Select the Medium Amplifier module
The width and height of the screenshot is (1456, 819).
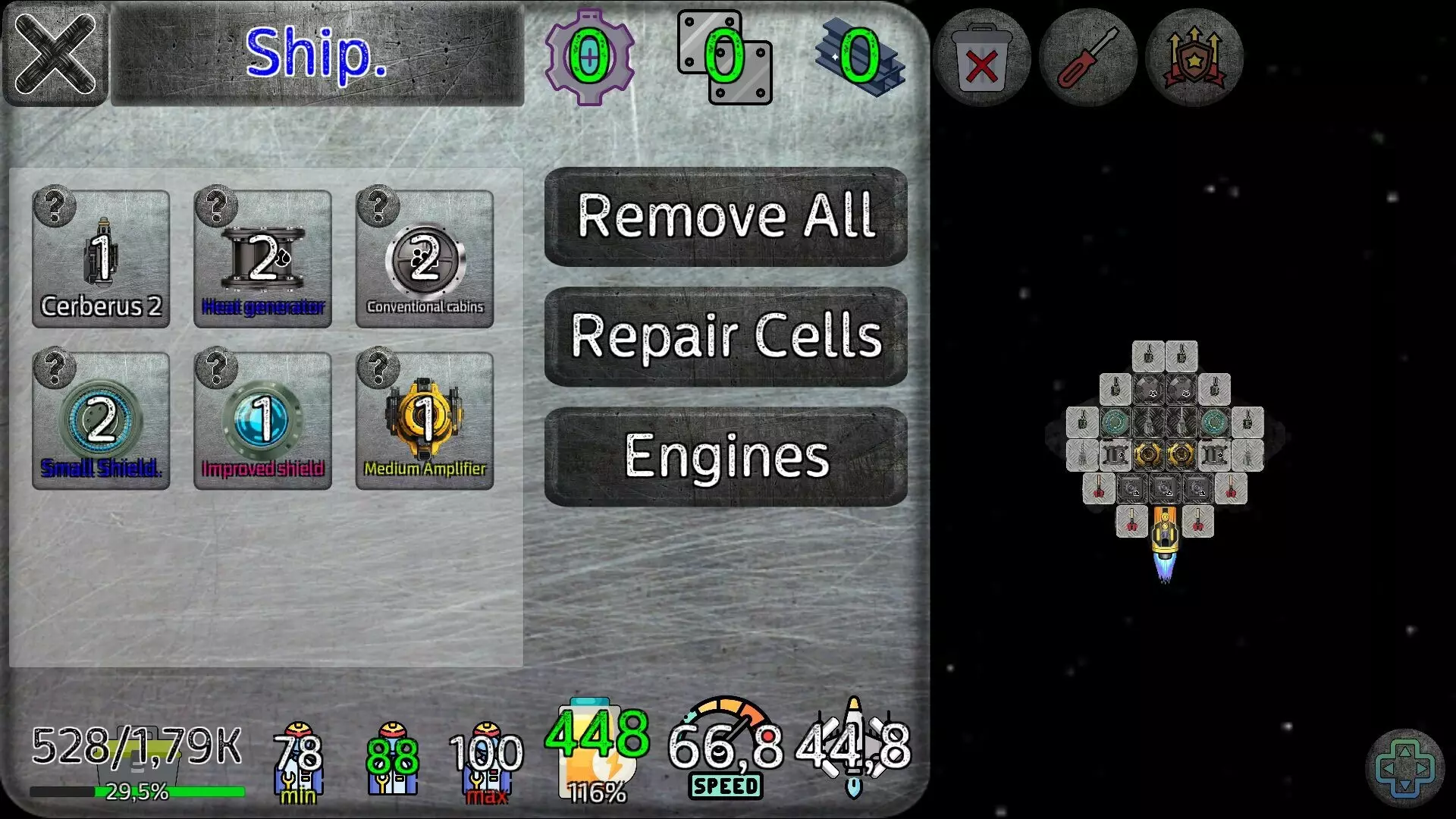(425, 419)
